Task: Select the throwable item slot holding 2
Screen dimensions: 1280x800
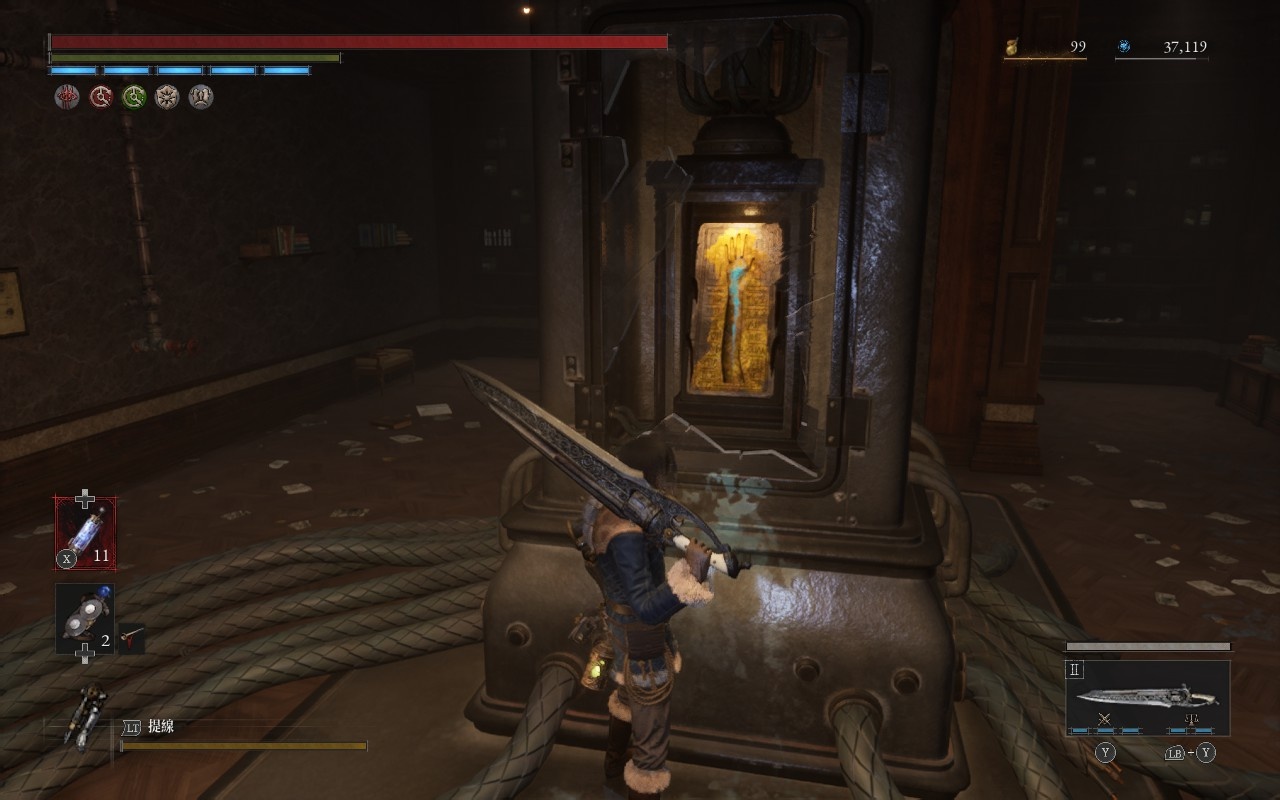Action: coord(85,620)
